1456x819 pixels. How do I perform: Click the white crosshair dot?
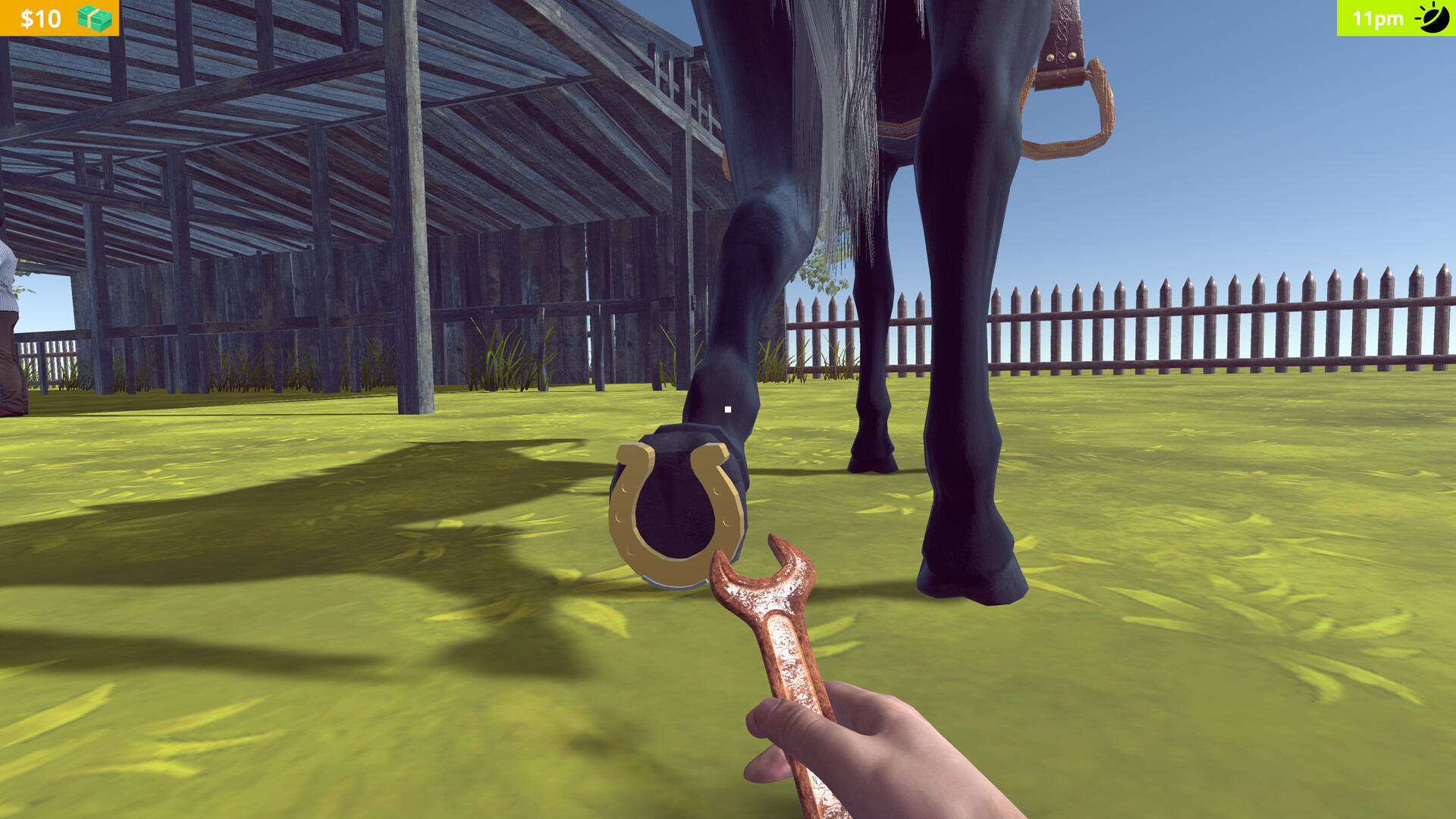[x=726, y=408]
